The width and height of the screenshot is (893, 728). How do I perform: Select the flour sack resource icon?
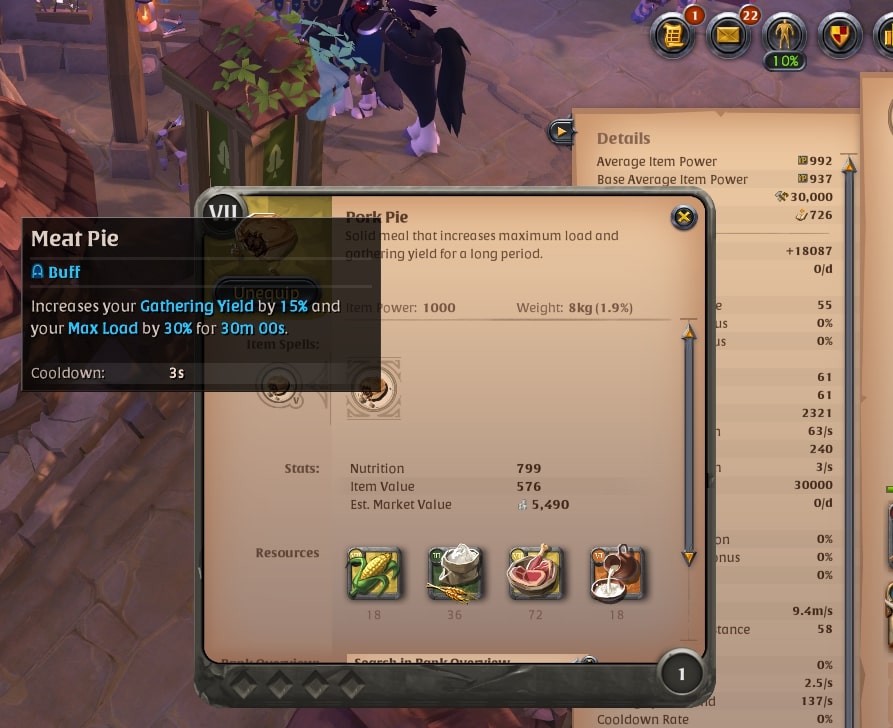(455, 573)
